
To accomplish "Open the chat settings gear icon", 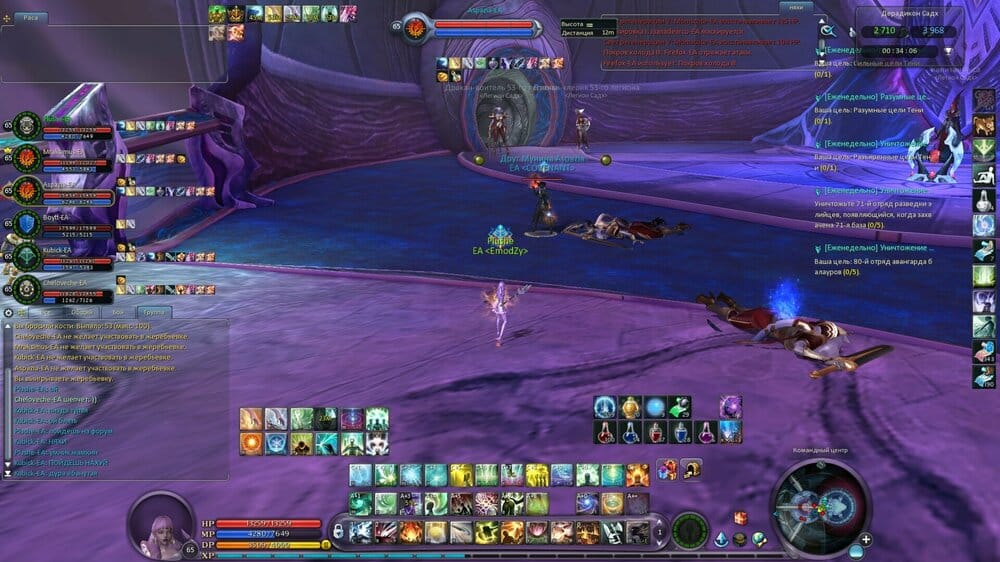I will [x=9, y=312].
